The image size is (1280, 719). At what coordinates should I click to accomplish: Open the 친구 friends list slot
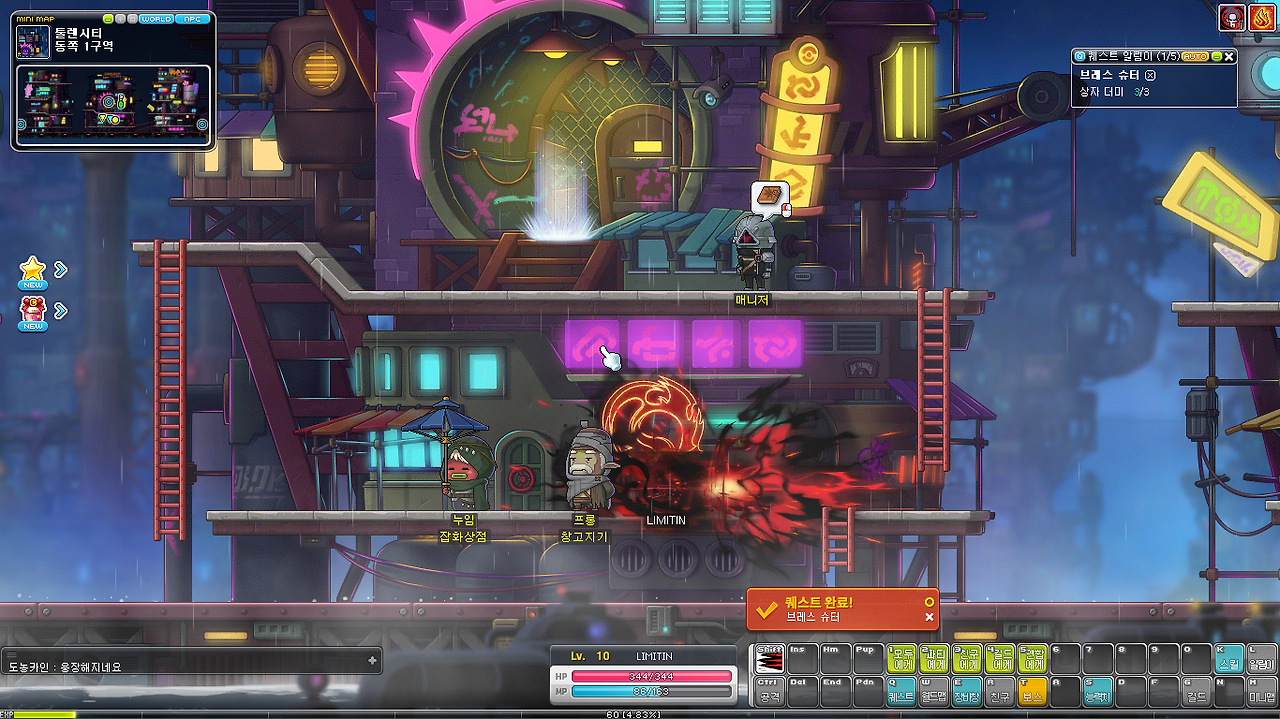[1000, 690]
